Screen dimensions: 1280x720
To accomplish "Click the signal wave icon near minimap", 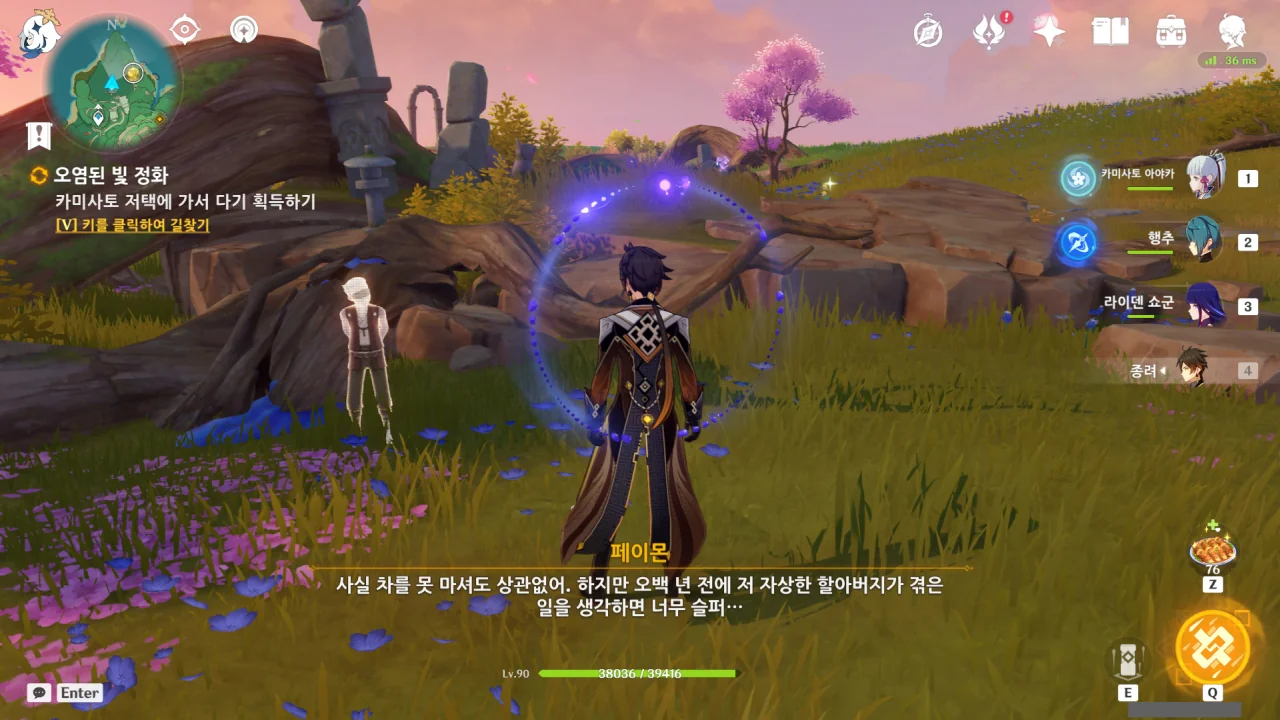I will (243, 30).
